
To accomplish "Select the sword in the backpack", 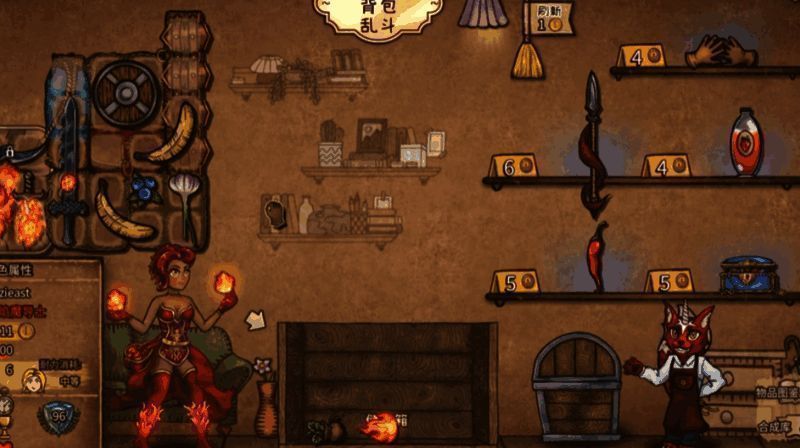I will (x=68, y=205).
